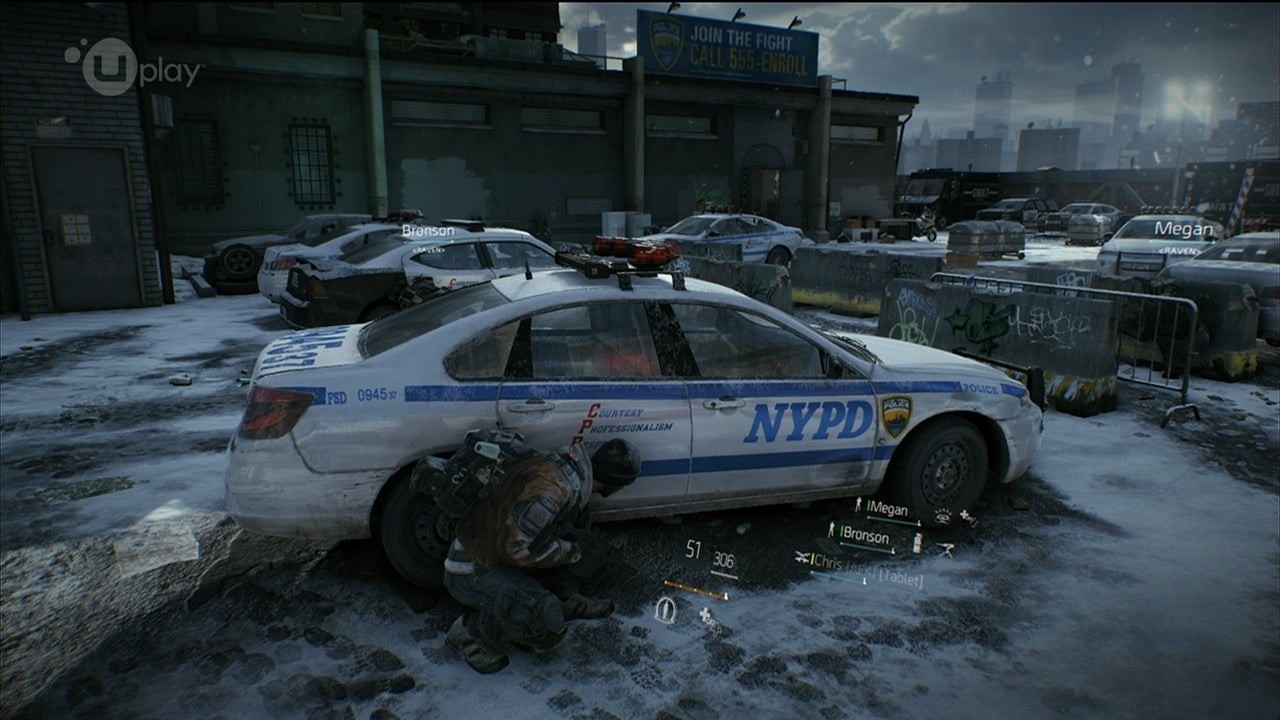Click the floating Megan name tag
Viewport: 1280px width, 720px height.
tap(1184, 229)
